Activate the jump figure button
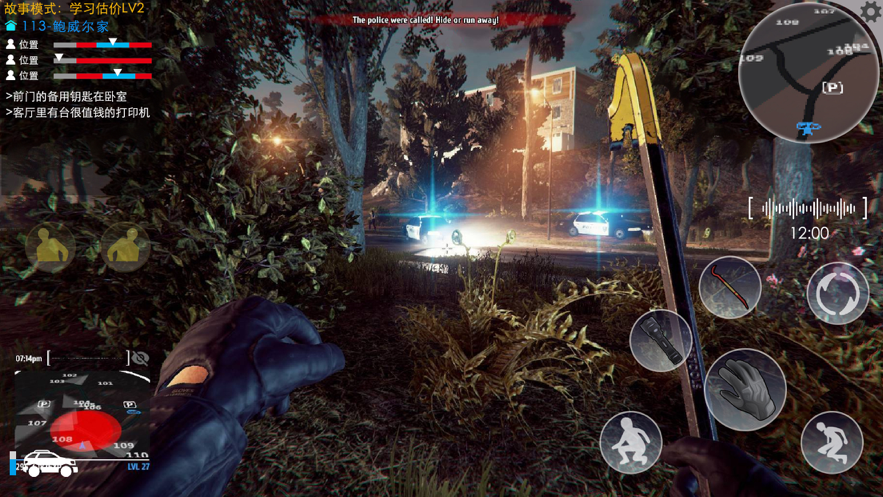Viewport: 883px width, 497px height. [831, 442]
